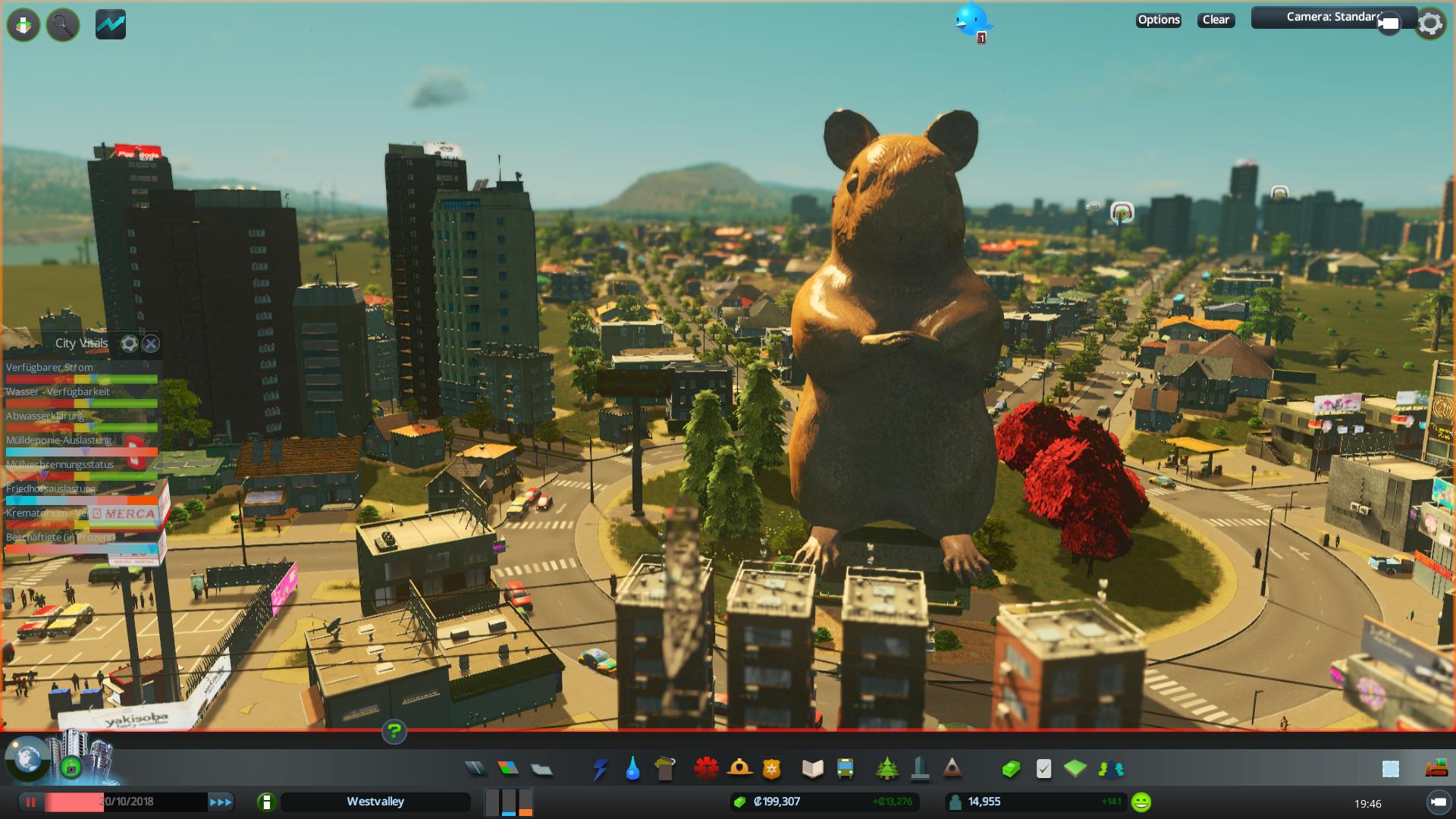Open the Options button
This screenshot has width=1456, height=819.
pos(1158,20)
